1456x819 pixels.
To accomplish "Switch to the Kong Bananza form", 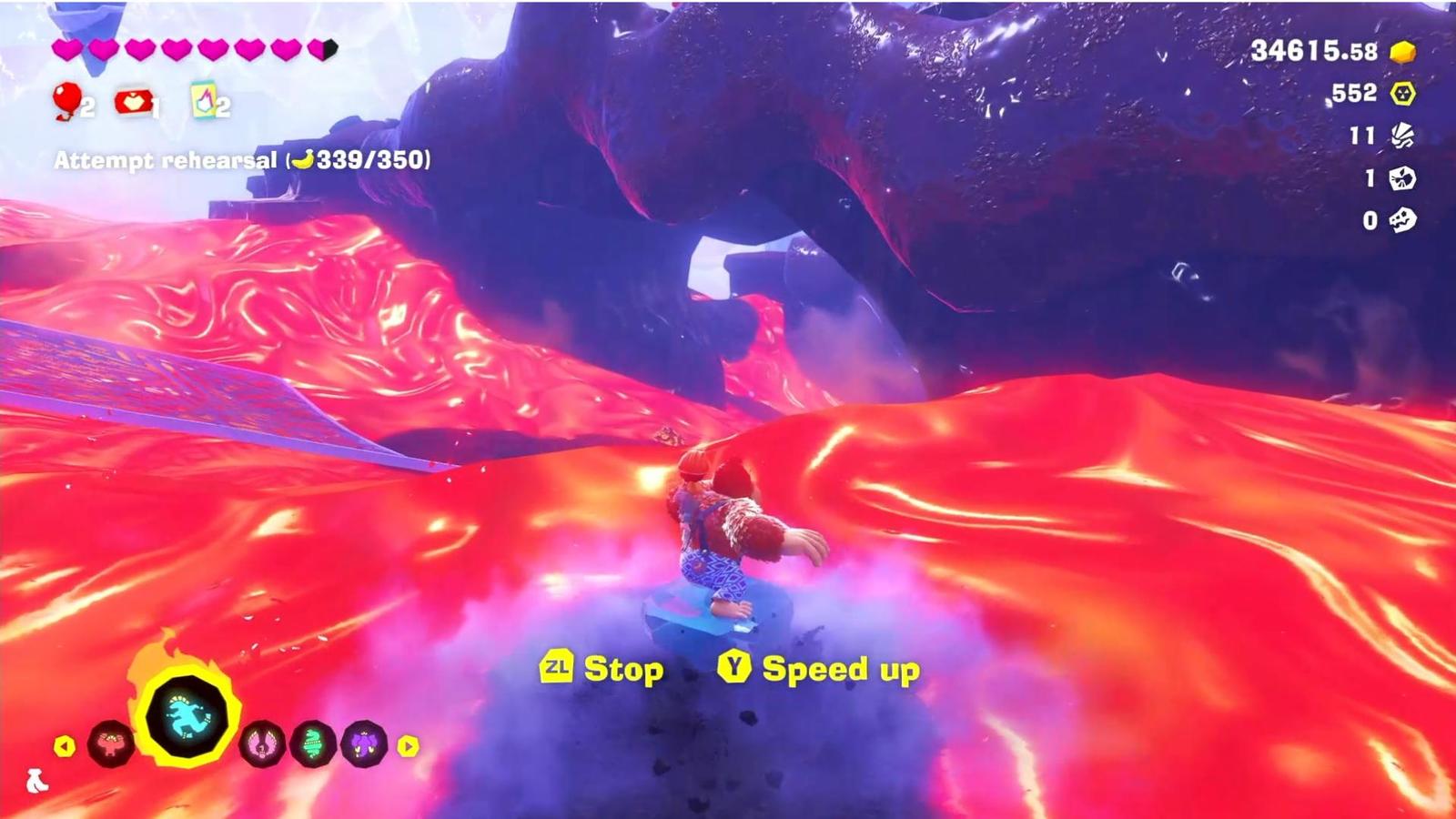I will pos(110,743).
